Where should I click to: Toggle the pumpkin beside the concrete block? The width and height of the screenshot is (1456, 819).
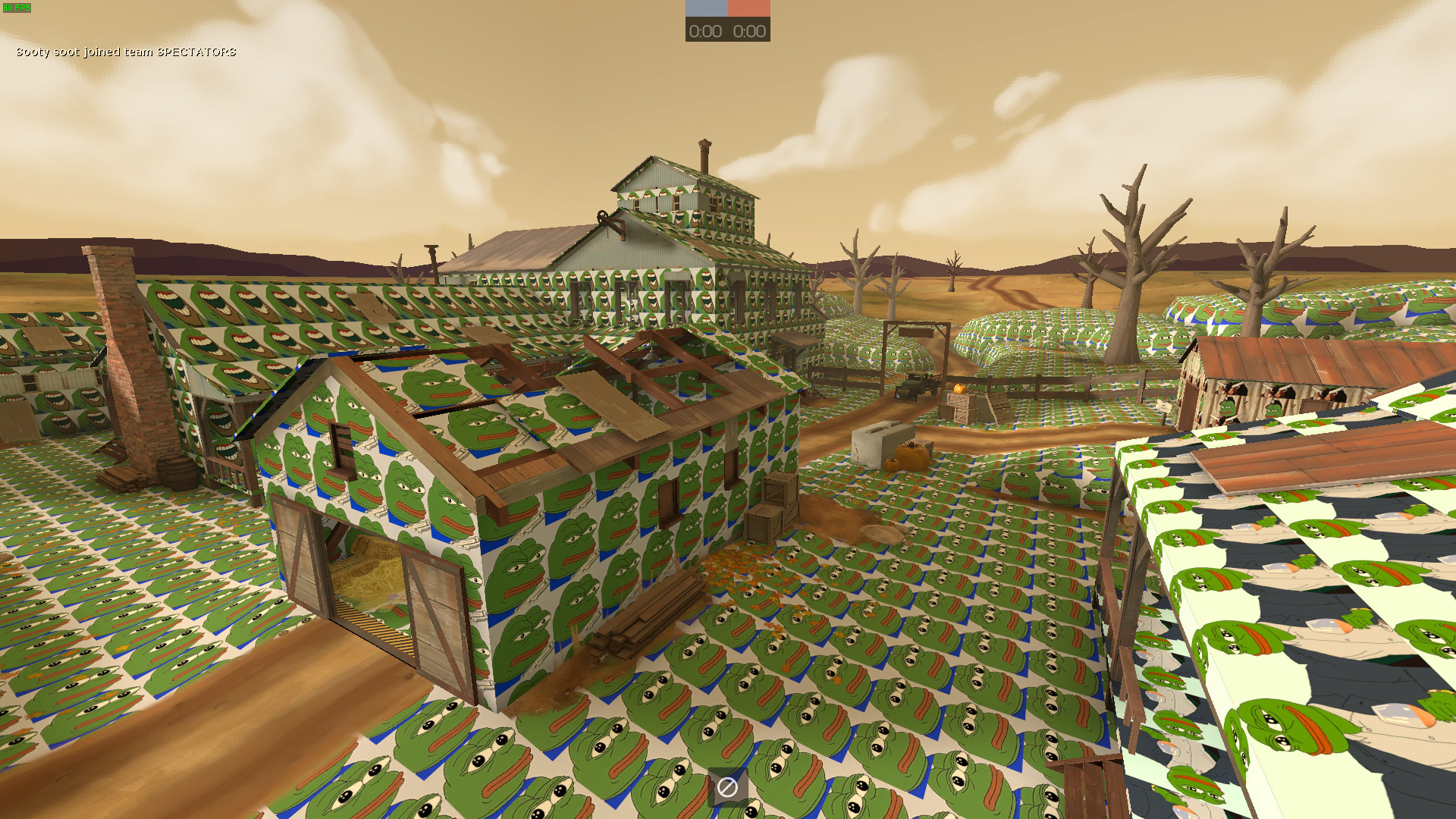tap(909, 455)
